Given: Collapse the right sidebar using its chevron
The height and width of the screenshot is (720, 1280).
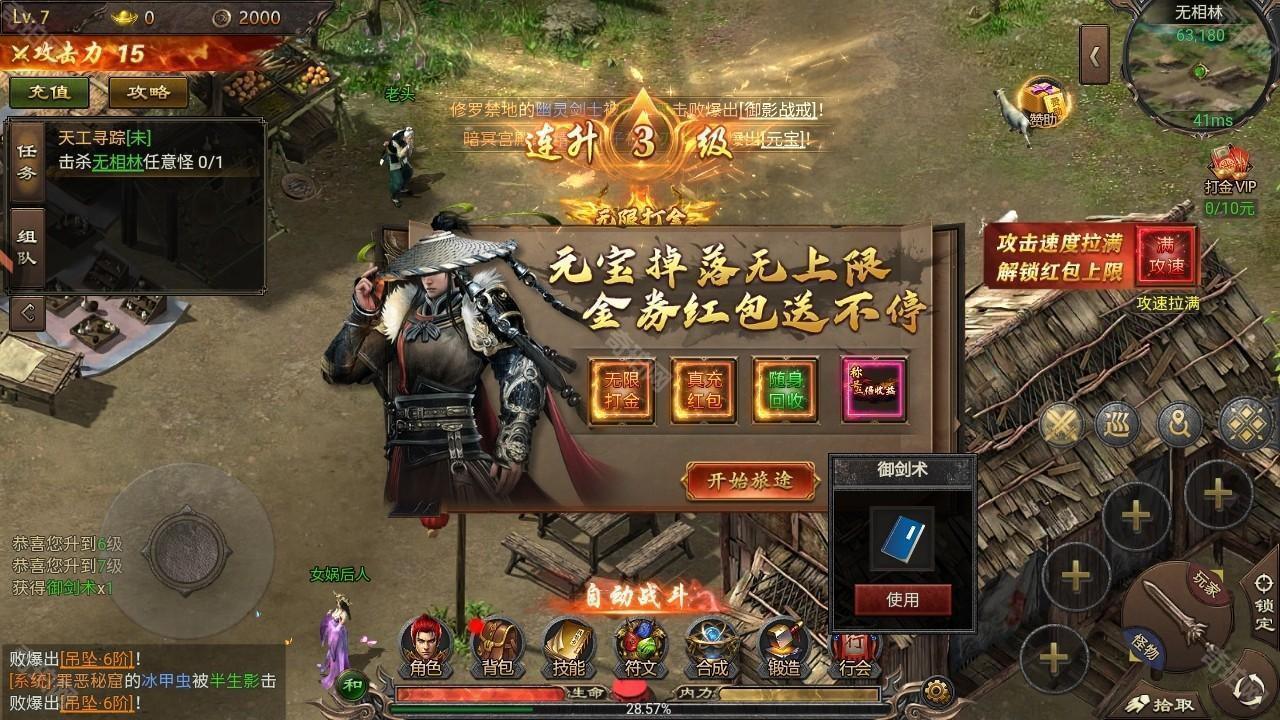Looking at the screenshot, I should point(1095,52).
